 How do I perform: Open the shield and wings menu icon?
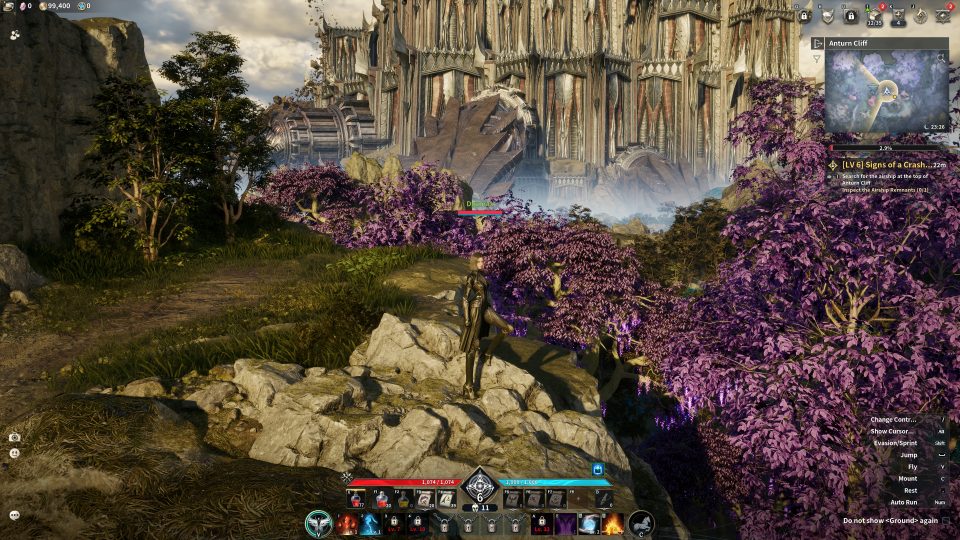[827, 16]
